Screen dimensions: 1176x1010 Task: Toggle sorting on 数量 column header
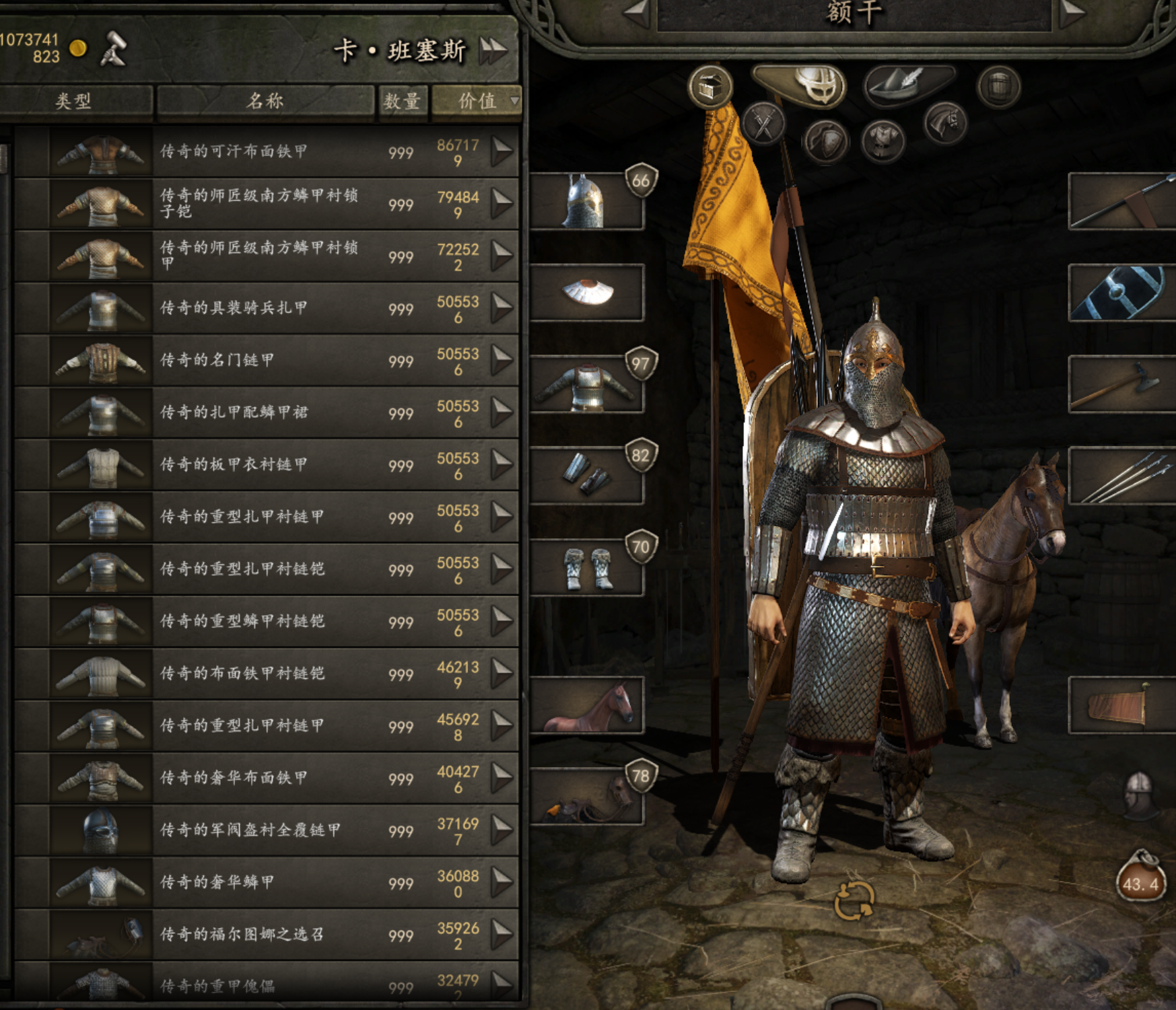pos(403,102)
